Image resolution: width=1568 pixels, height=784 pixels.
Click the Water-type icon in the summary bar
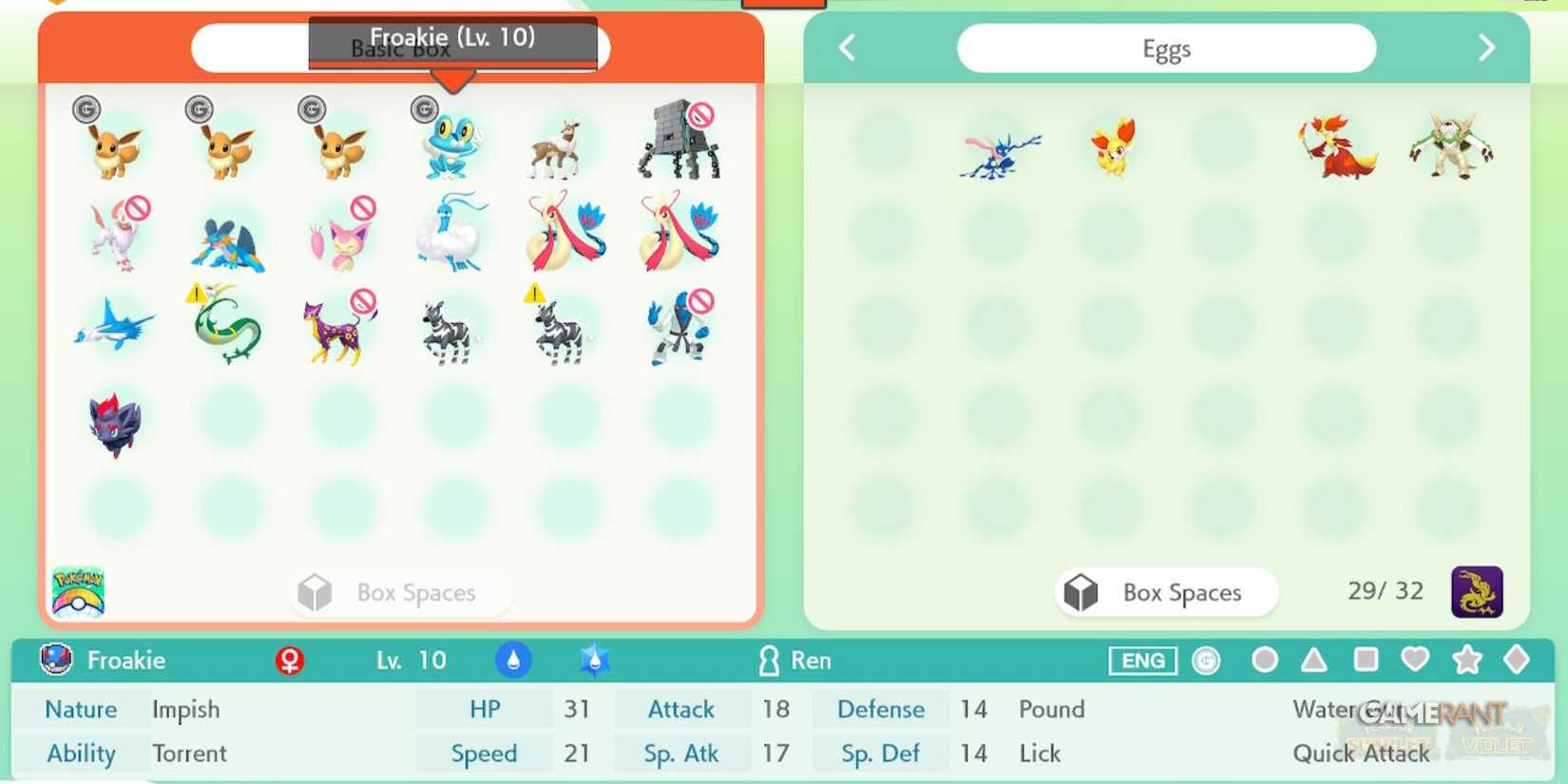515,660
